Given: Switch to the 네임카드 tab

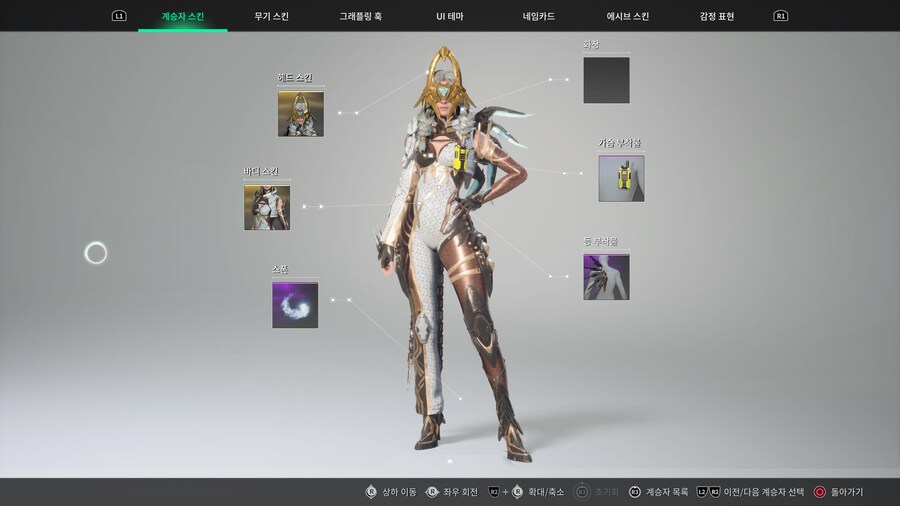Looking at the screenshot, I should point(539,16).
